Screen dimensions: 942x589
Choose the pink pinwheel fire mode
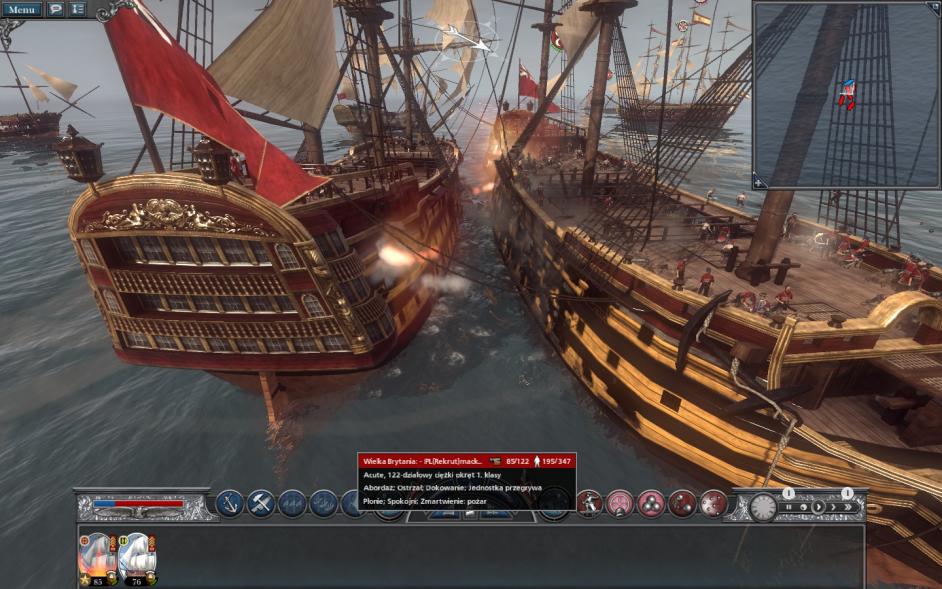(x=620, y=503)
